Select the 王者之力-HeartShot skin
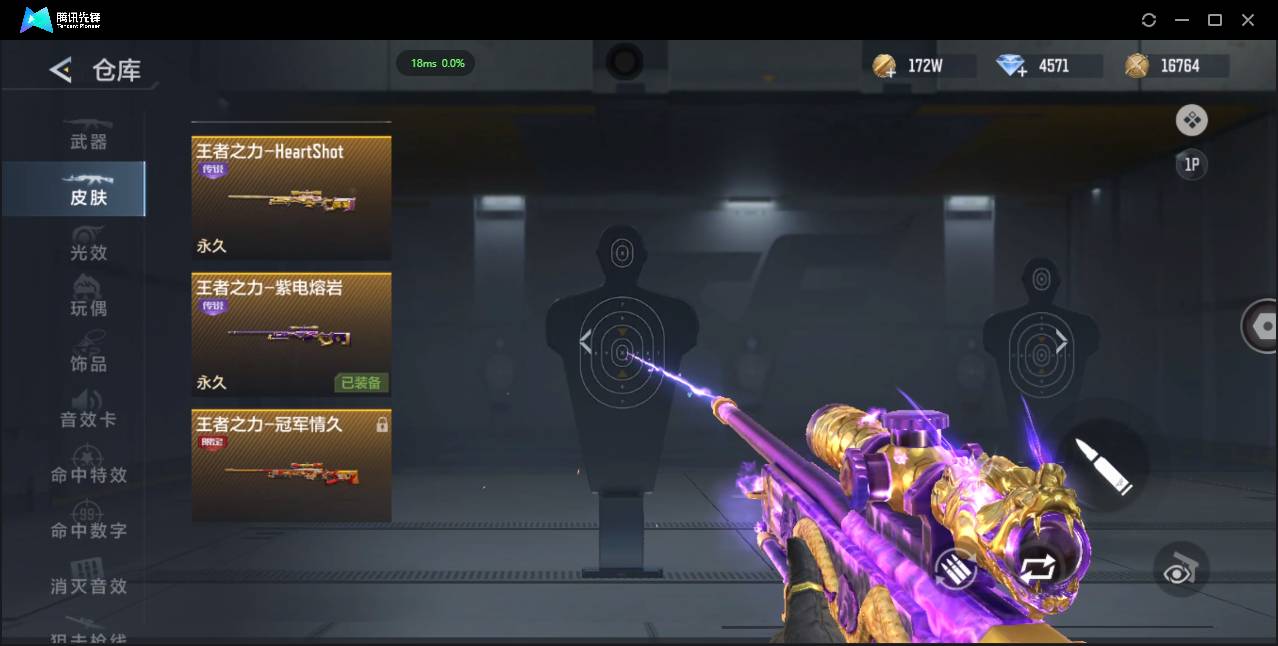Viewport: 1278px width, 646px height. click(x=291, y=198)
